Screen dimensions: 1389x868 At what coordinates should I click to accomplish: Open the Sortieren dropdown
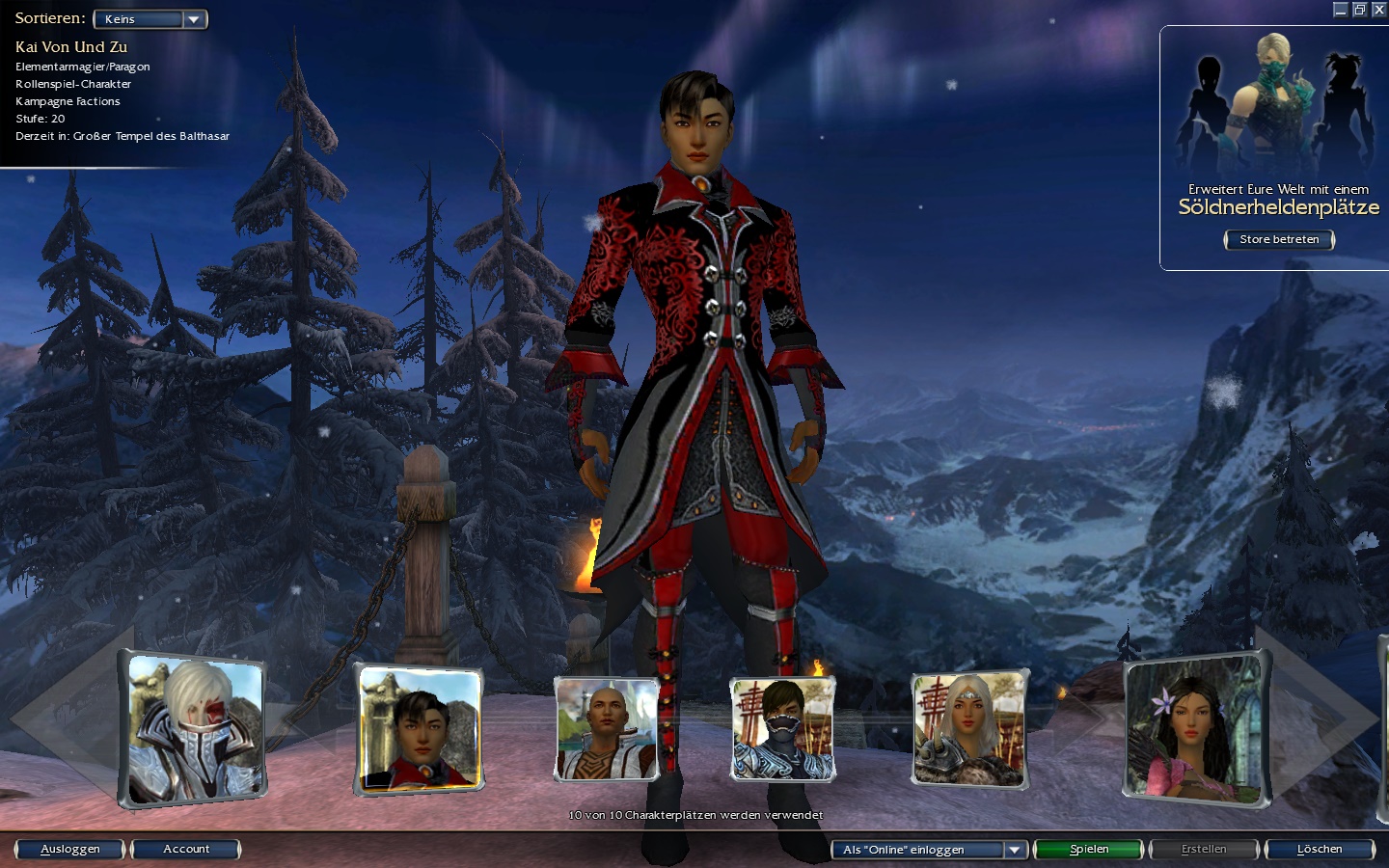click(150, 19)
